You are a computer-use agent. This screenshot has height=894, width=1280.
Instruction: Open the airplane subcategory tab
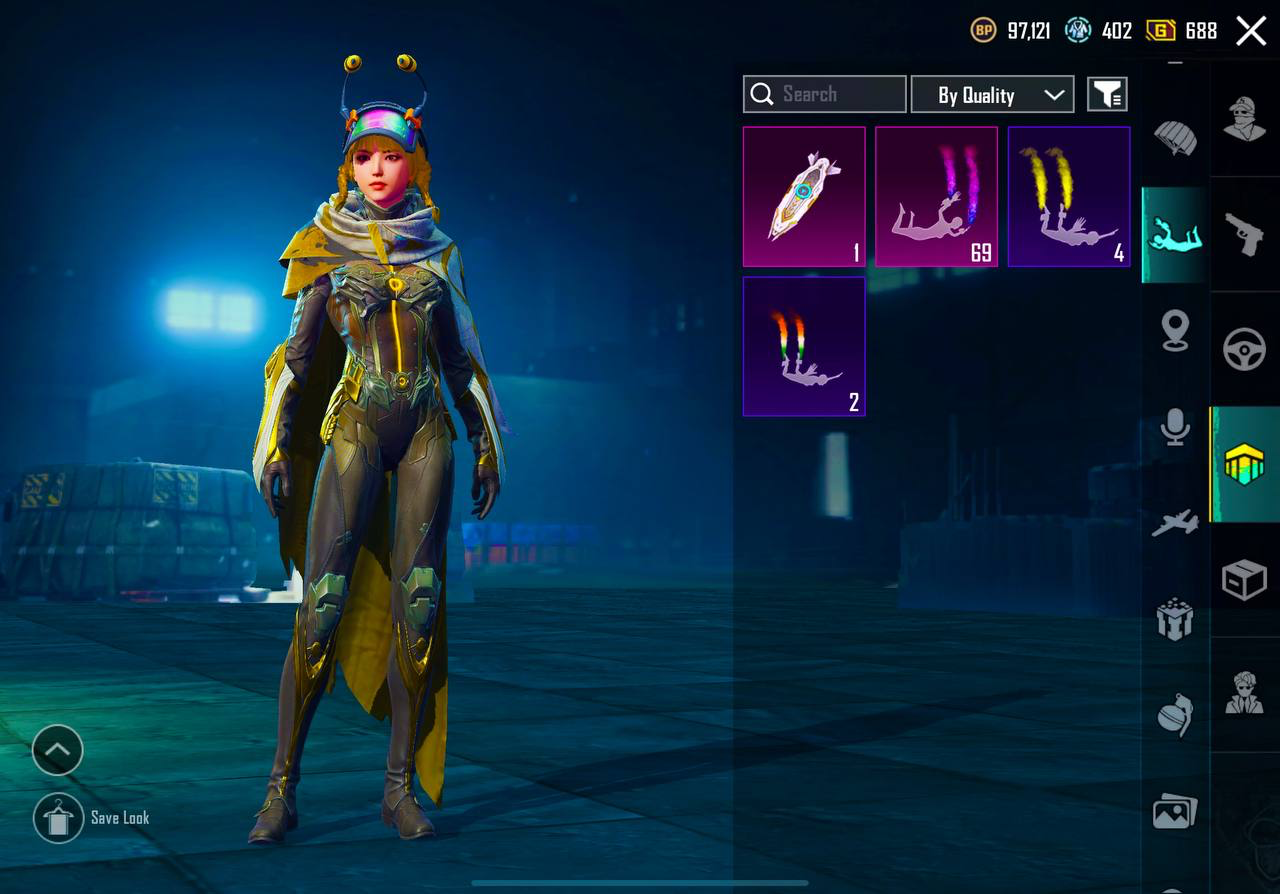1176,522
